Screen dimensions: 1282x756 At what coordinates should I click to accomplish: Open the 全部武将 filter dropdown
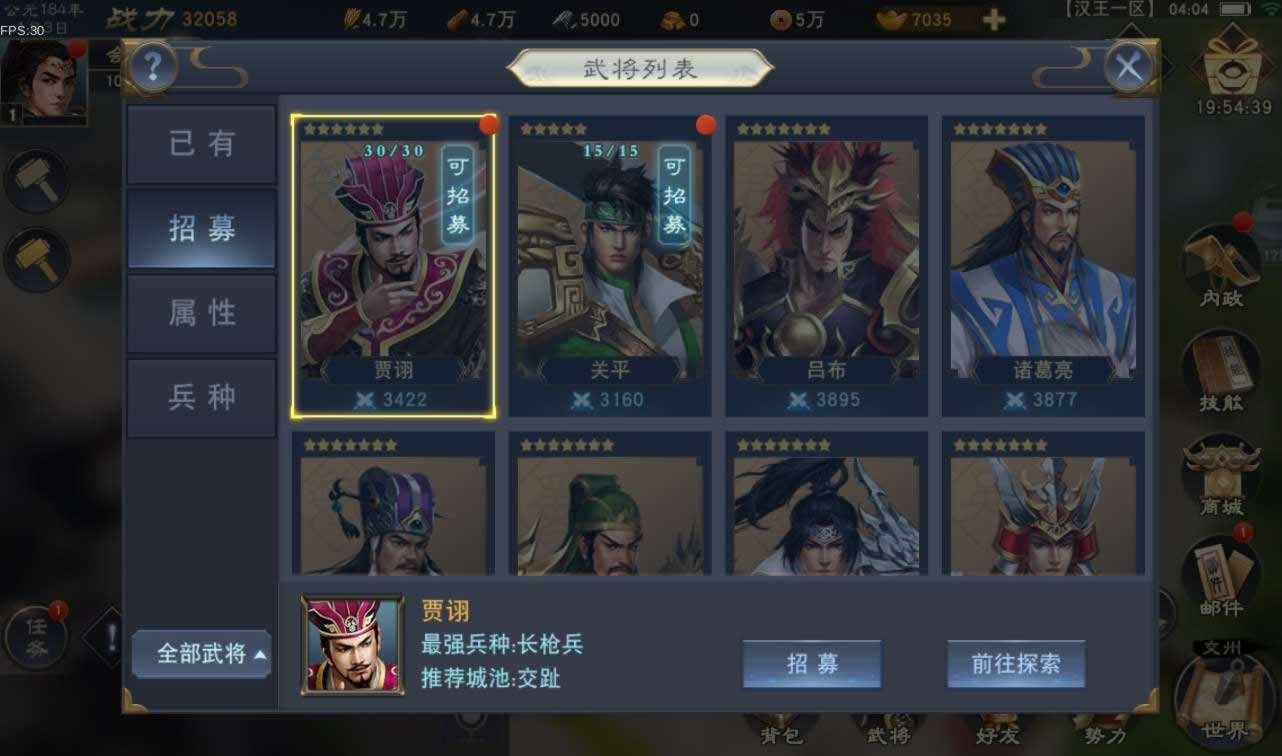point(202,654)
